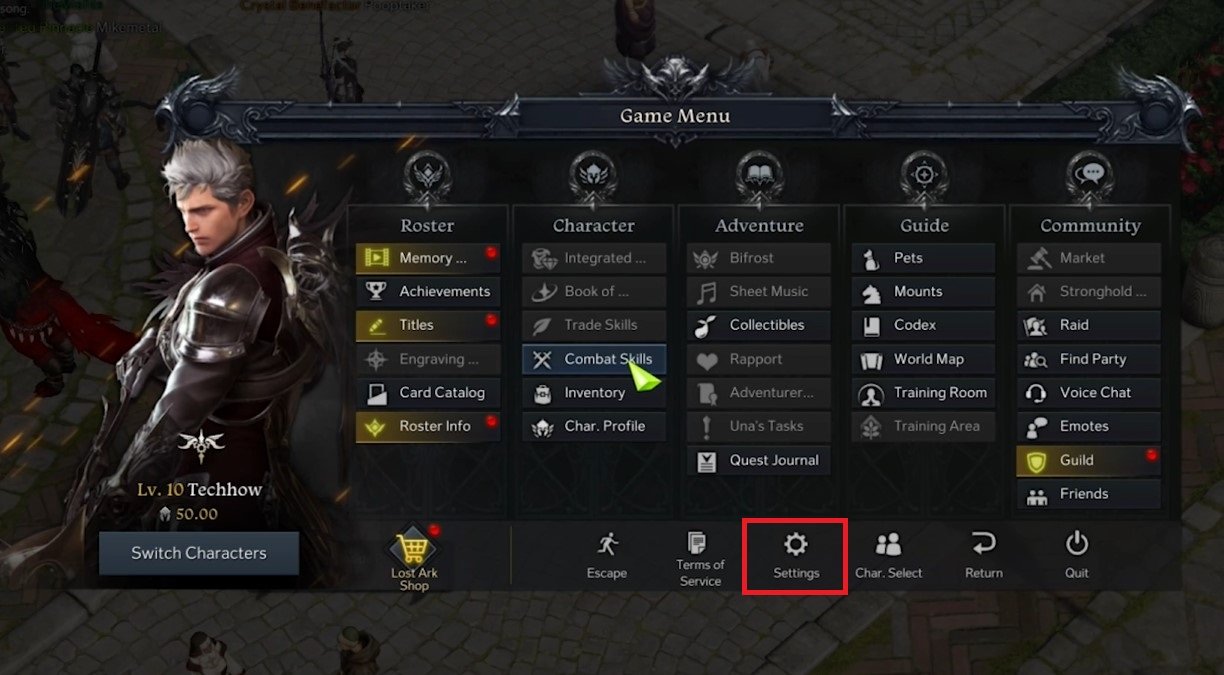Open the Card Catalog
Viewport: 1224px width, 675px height.
pyautogui.click(x=428, y=393)
